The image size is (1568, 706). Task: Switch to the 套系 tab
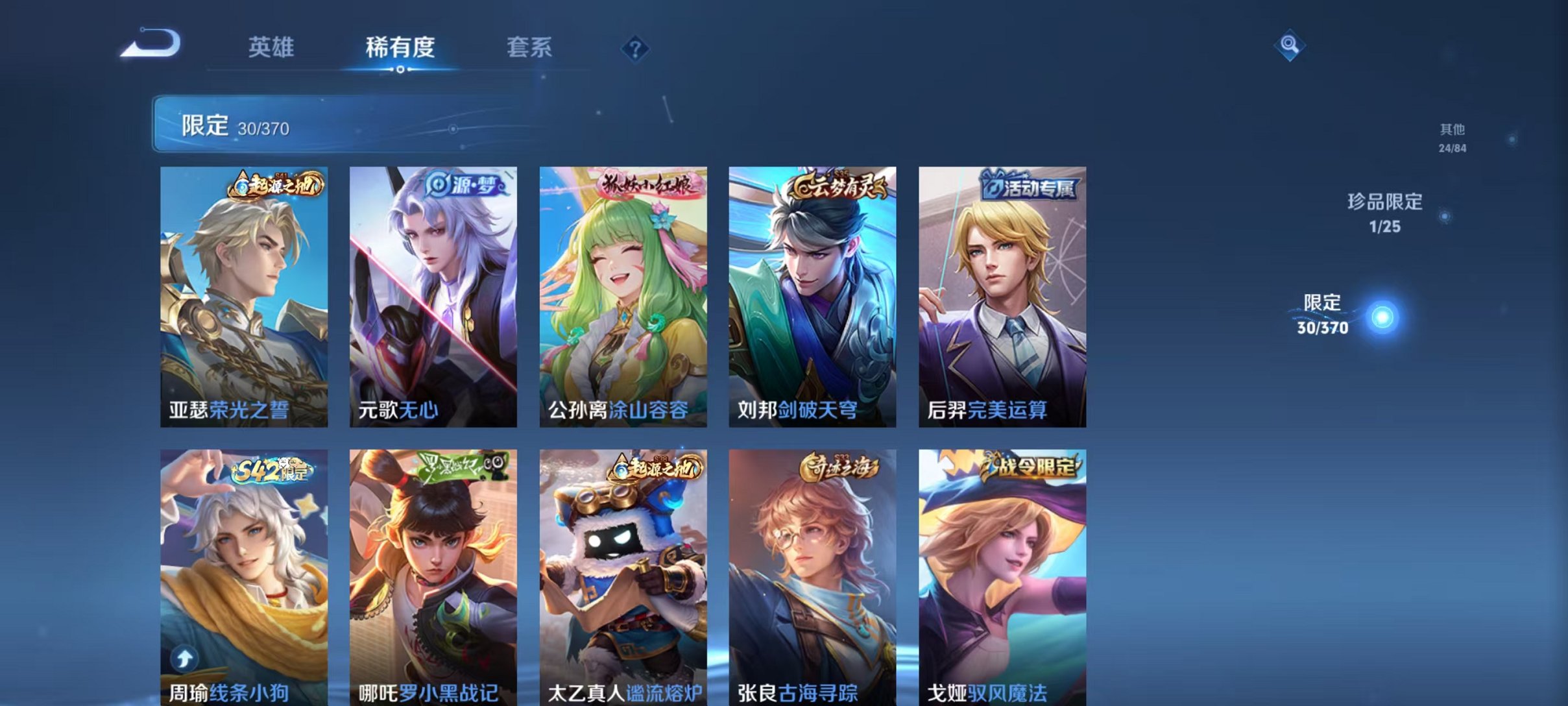529,47
